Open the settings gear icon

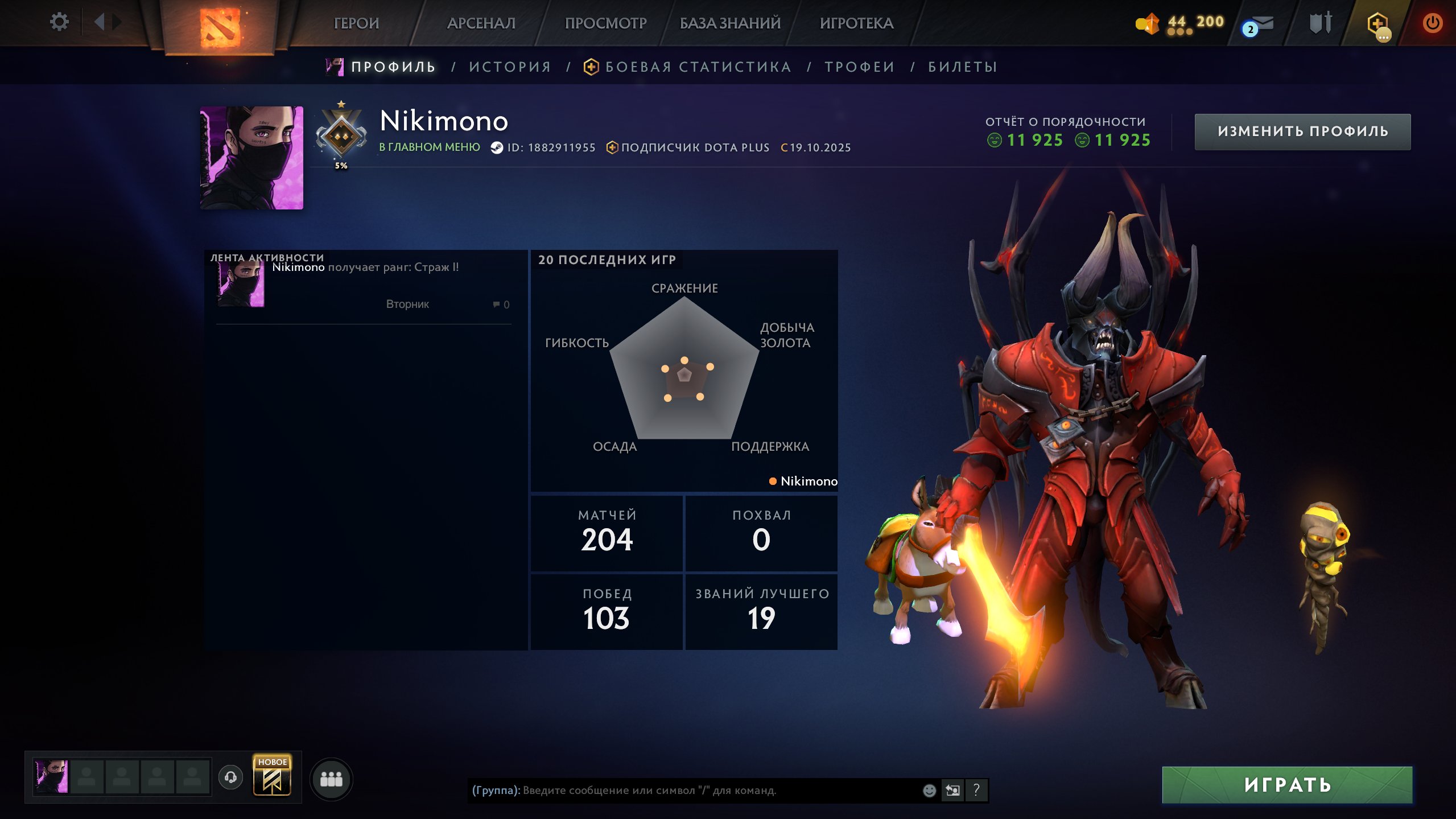coord(59,22)
